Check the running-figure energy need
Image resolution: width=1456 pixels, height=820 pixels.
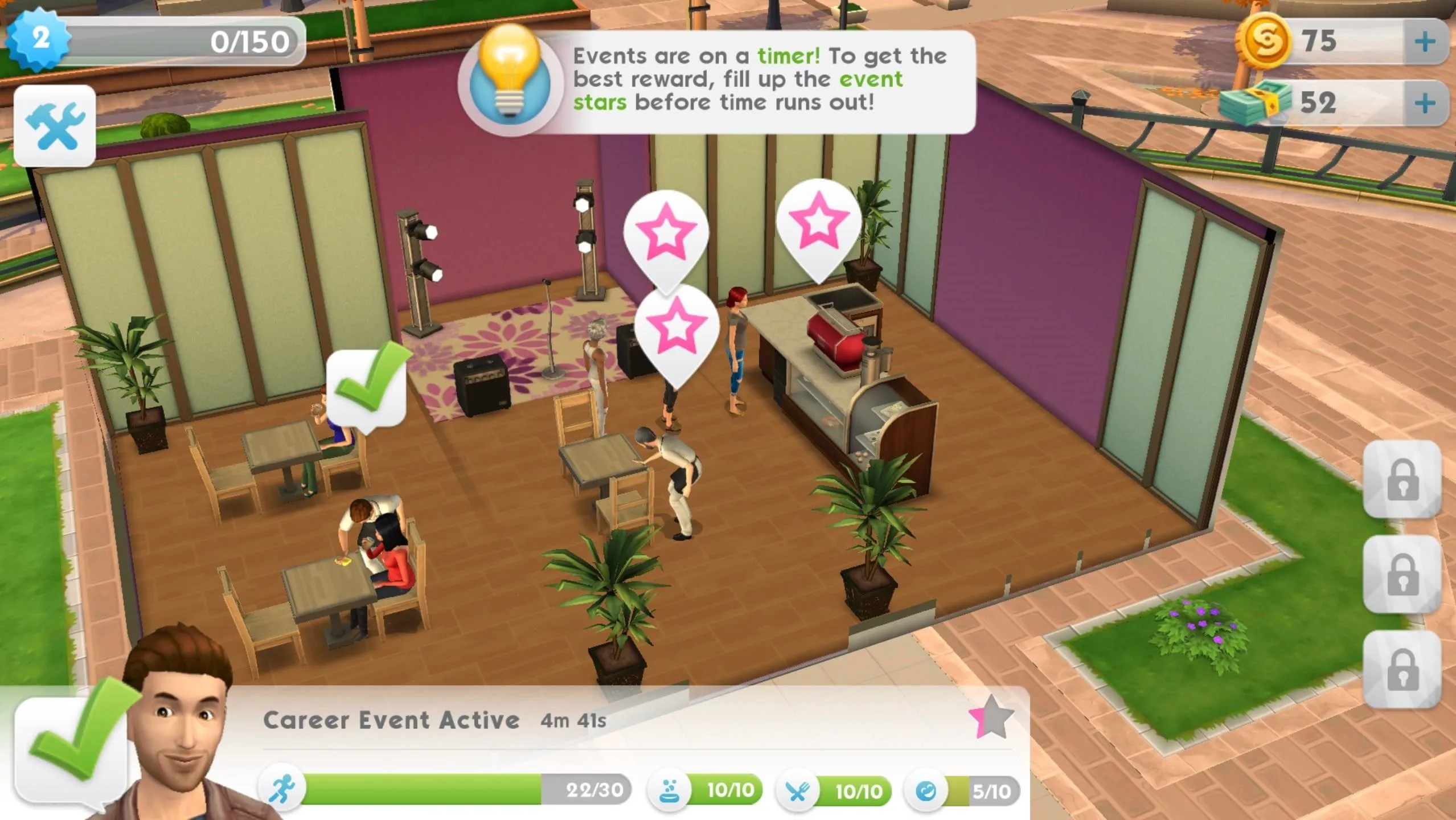tap(282, 790)
